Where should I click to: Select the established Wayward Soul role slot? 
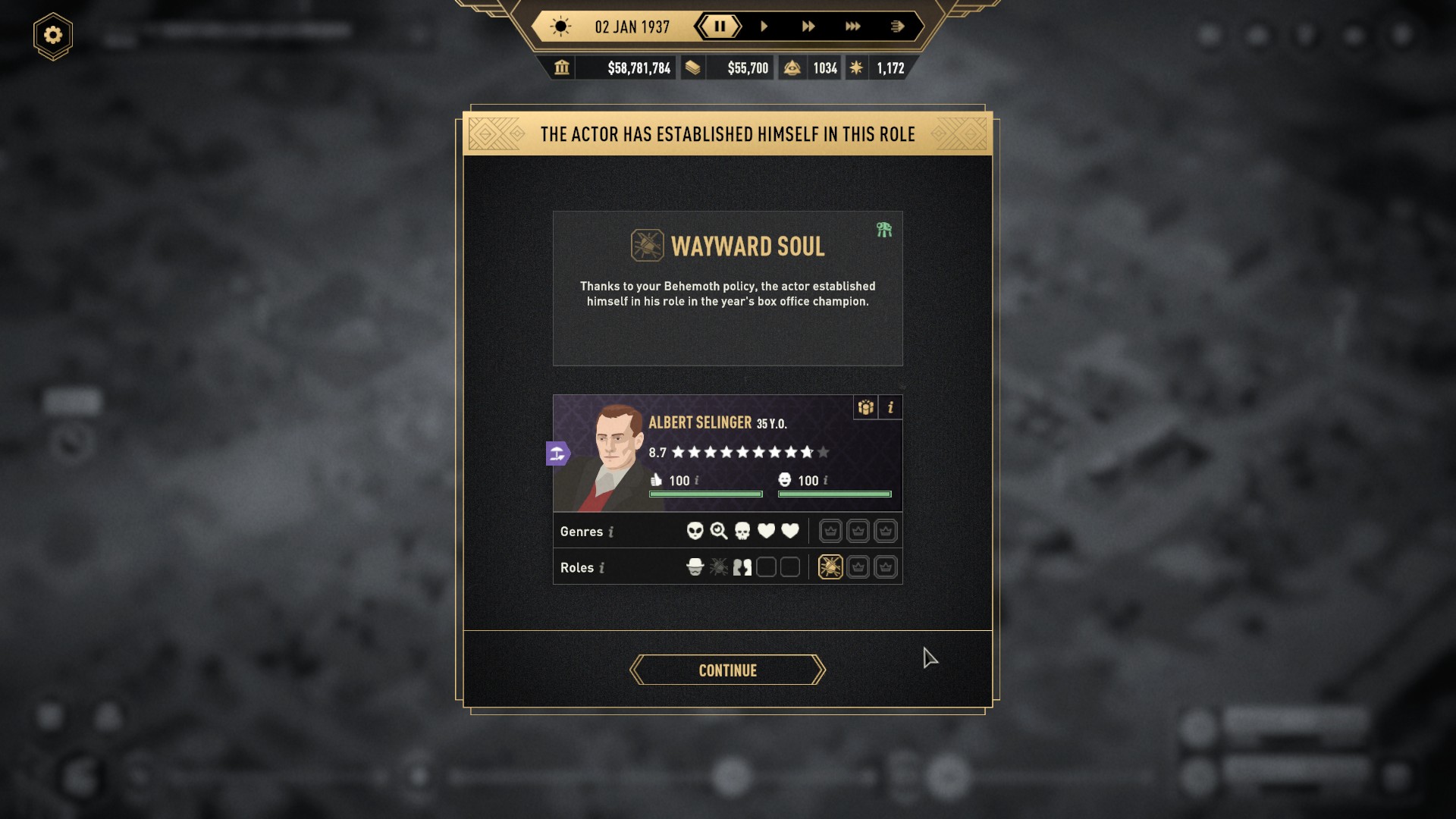[830, 567]
